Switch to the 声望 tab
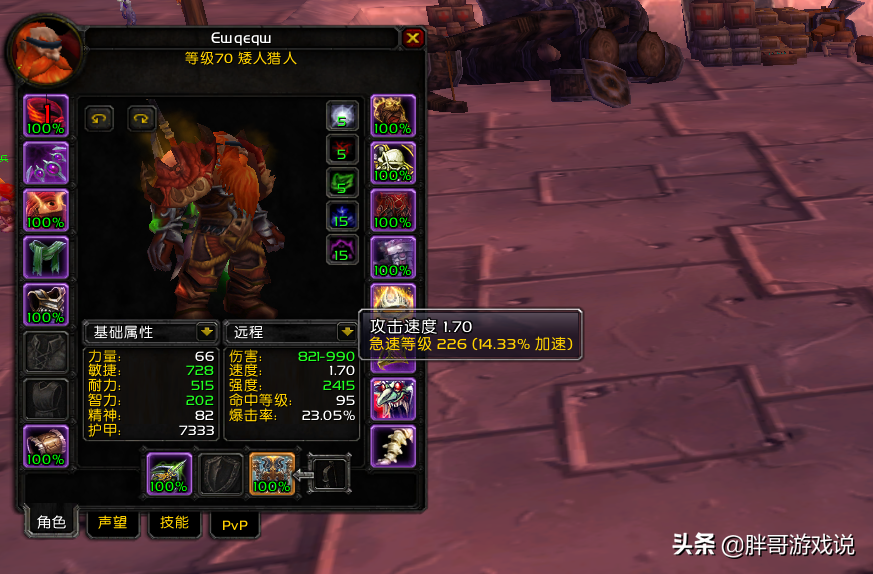 [112, 522]
